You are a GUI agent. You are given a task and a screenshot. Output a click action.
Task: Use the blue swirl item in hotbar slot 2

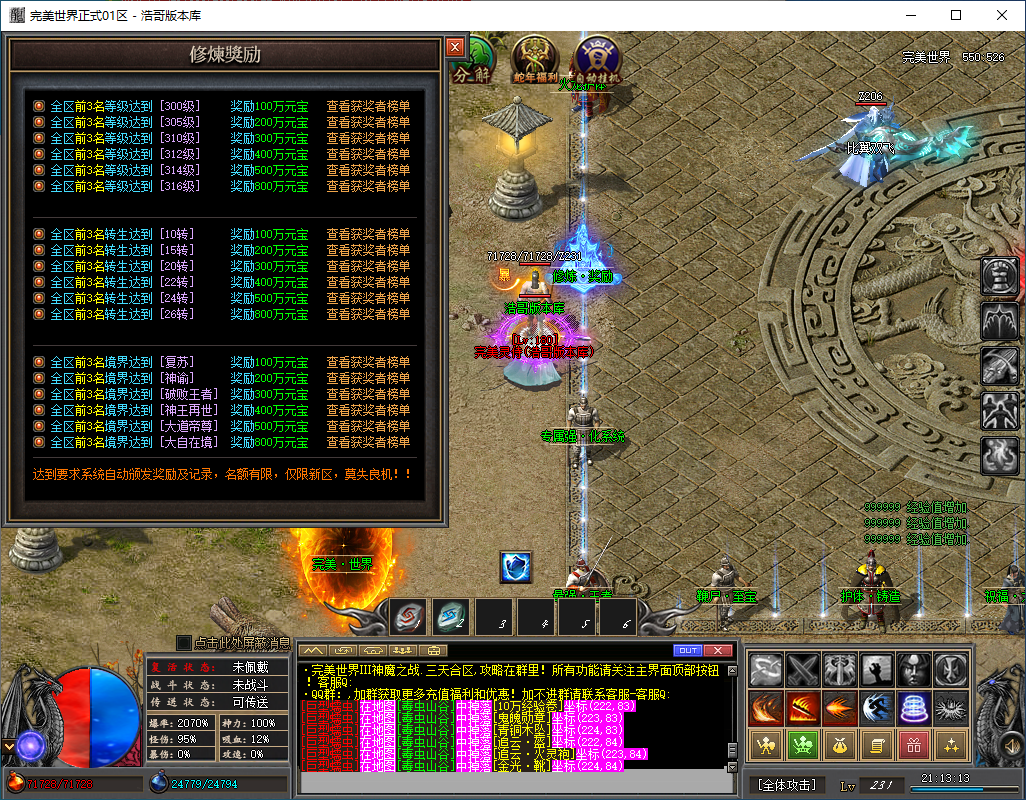[452, 618]
